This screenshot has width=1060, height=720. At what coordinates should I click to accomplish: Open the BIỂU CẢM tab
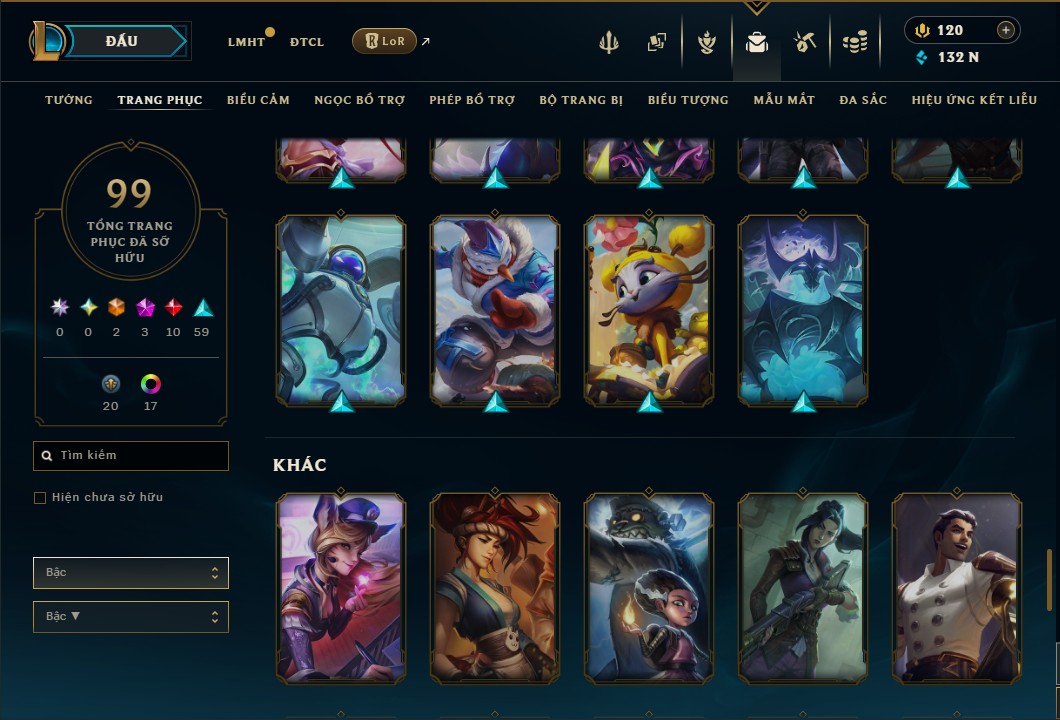coord(258,100)
